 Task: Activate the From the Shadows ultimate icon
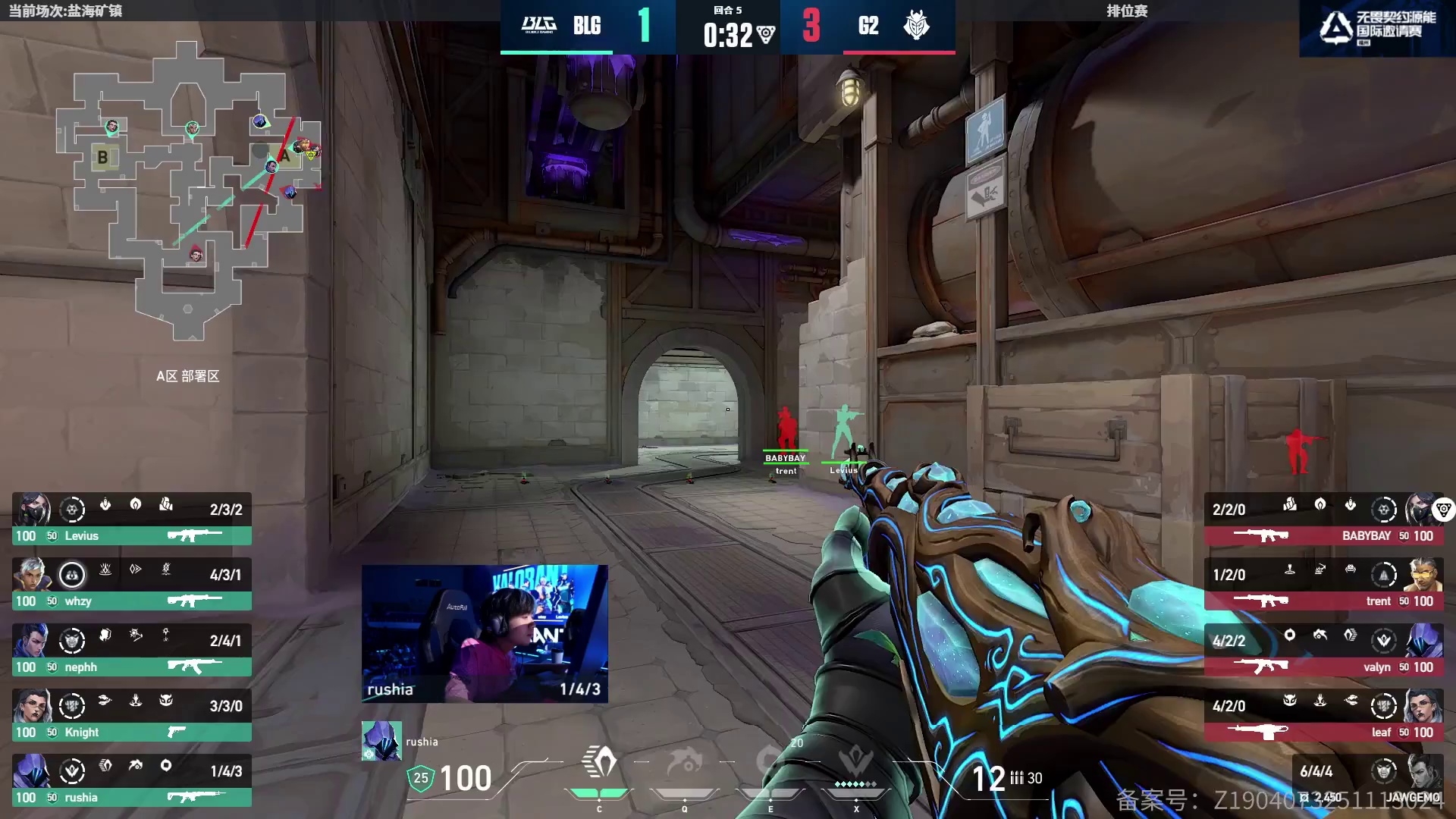(x=855, y=766)
